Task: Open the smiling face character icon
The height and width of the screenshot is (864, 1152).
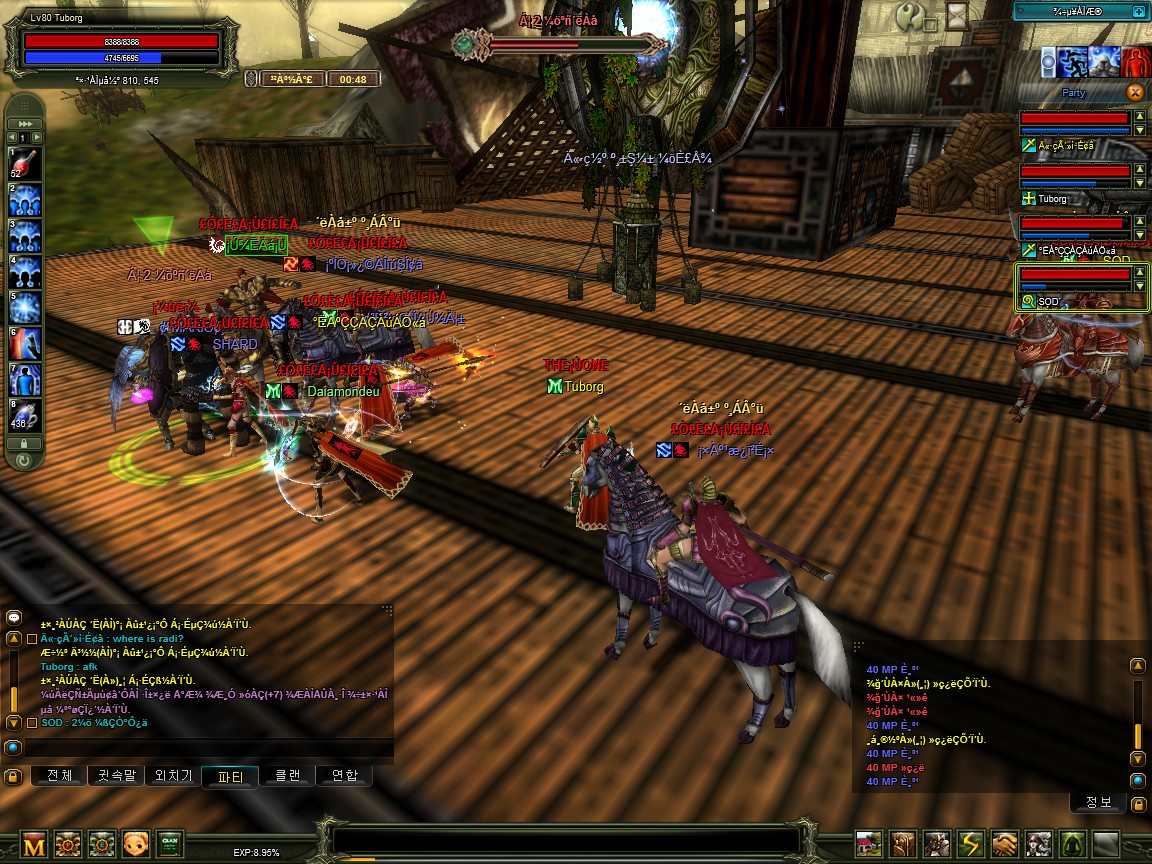Action: click(x=135, y=844)
